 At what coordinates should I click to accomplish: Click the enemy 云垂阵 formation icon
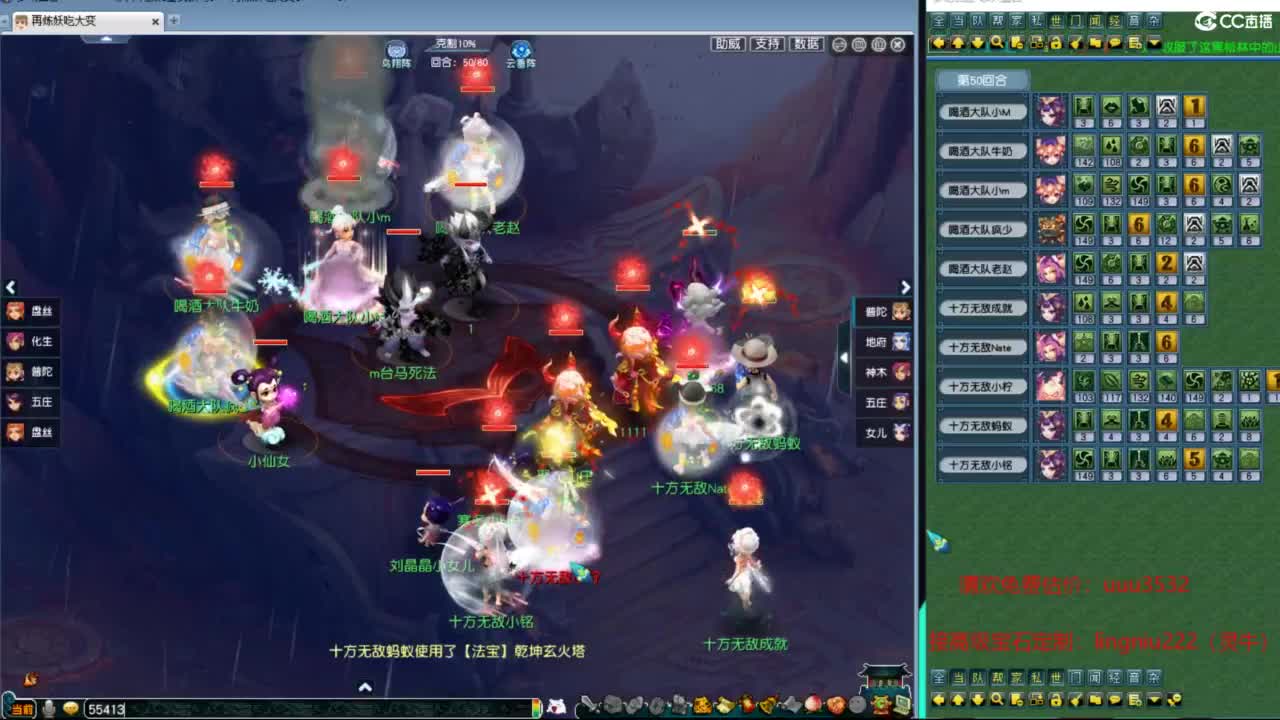[x=518, y=48]
